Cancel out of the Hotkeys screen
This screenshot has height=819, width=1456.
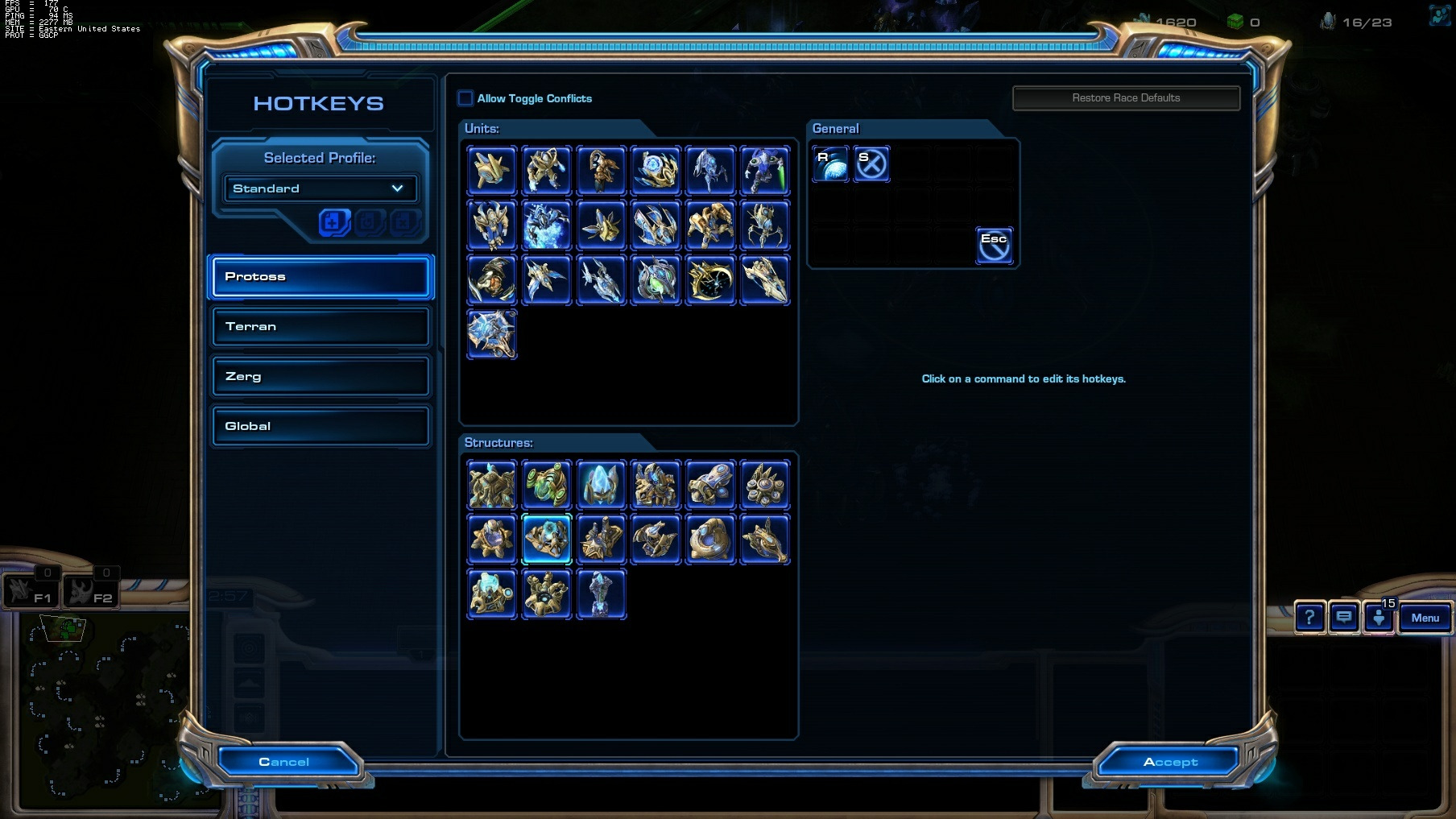tap(286, 761)
